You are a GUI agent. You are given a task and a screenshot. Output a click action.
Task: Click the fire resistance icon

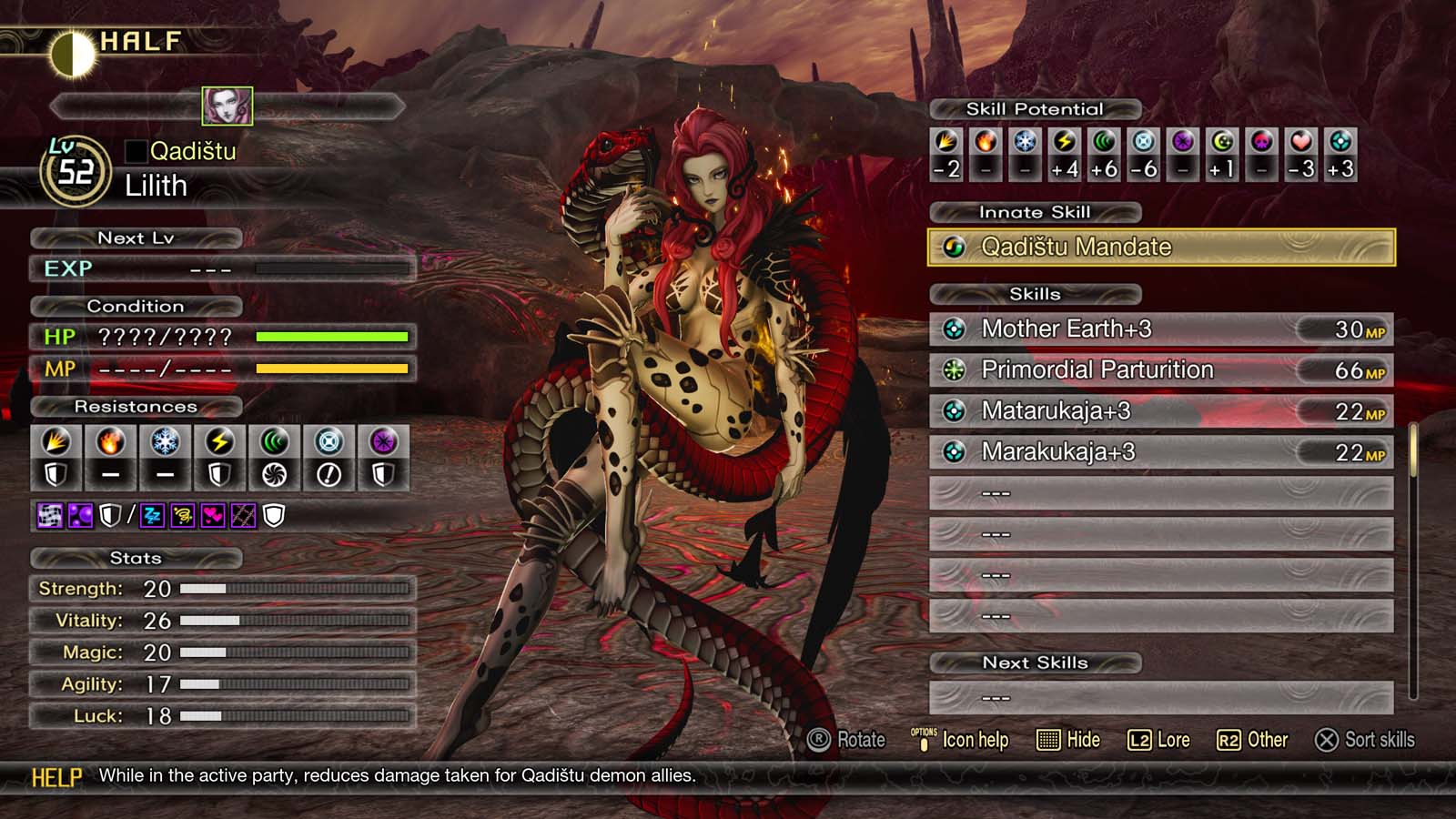click(x=110, y=442)
